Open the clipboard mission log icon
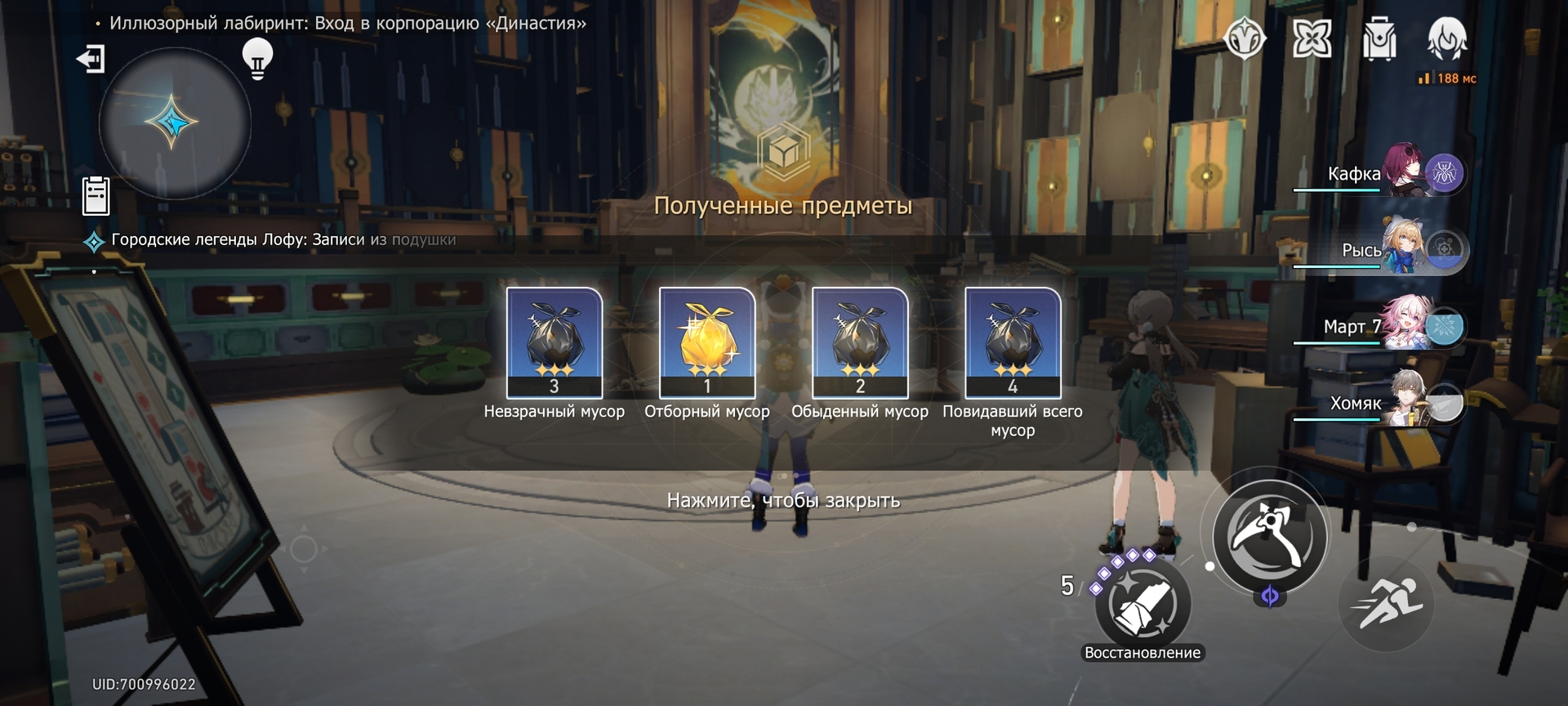1568x706 pixels. coord(96,196)
